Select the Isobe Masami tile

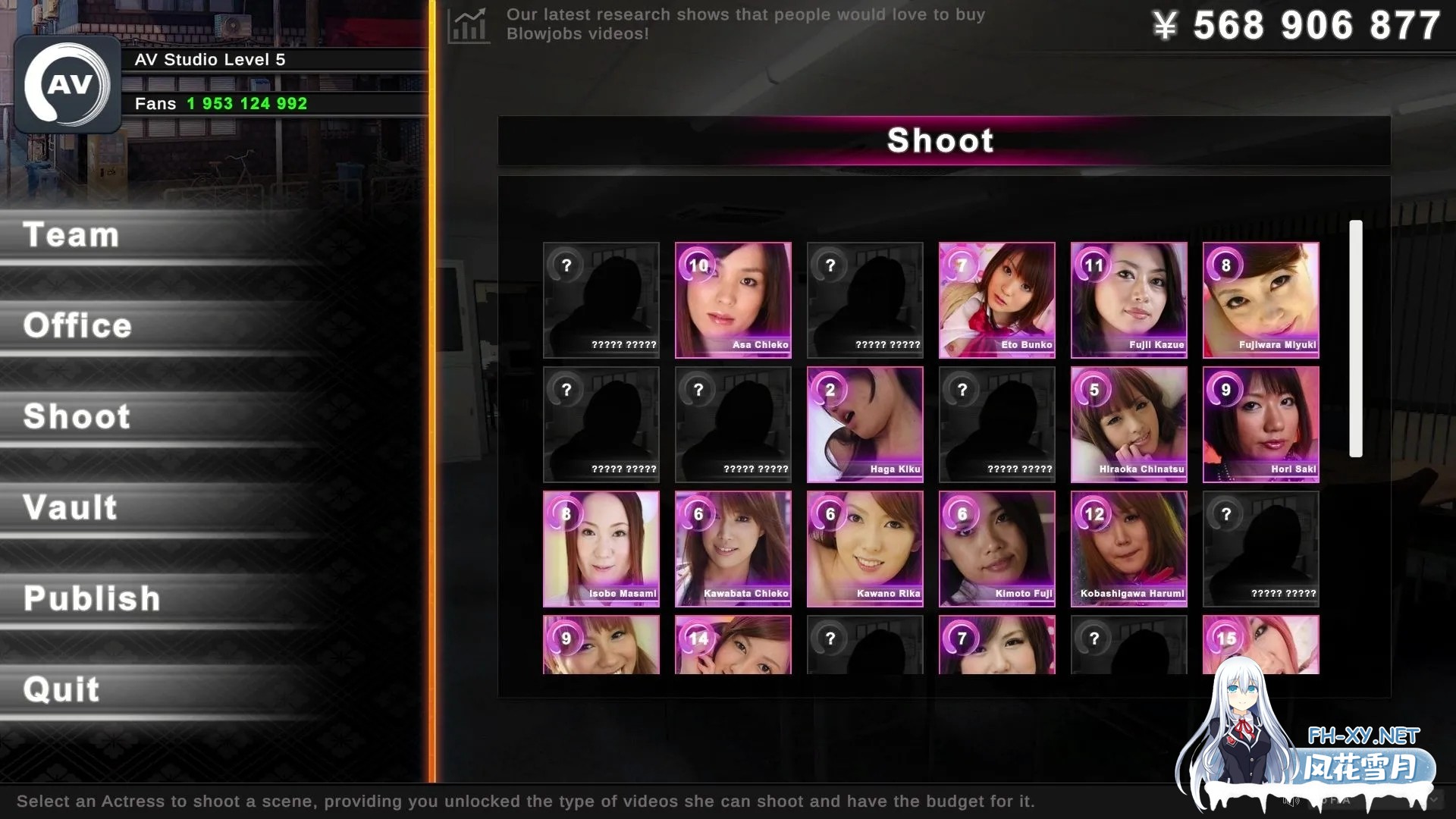click(601, 549)
